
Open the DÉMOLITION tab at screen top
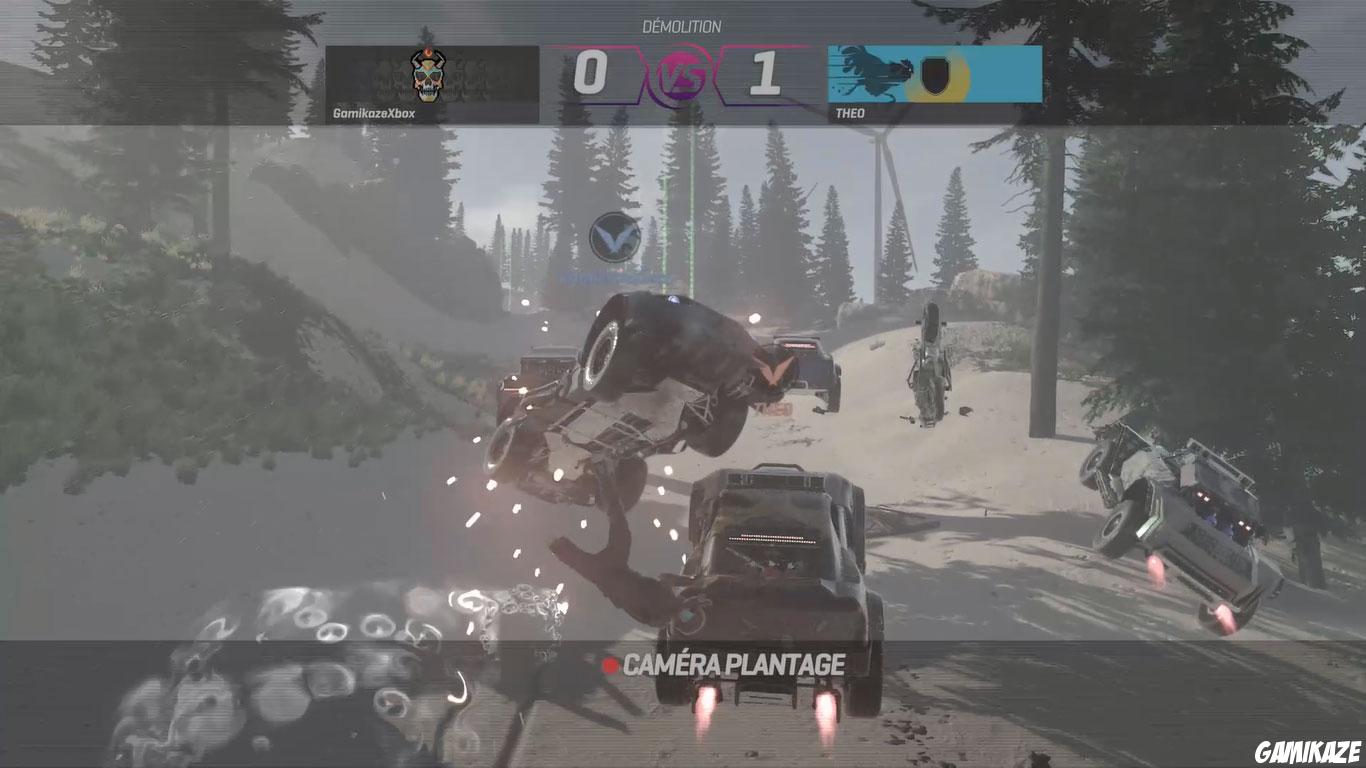(683, 27)
